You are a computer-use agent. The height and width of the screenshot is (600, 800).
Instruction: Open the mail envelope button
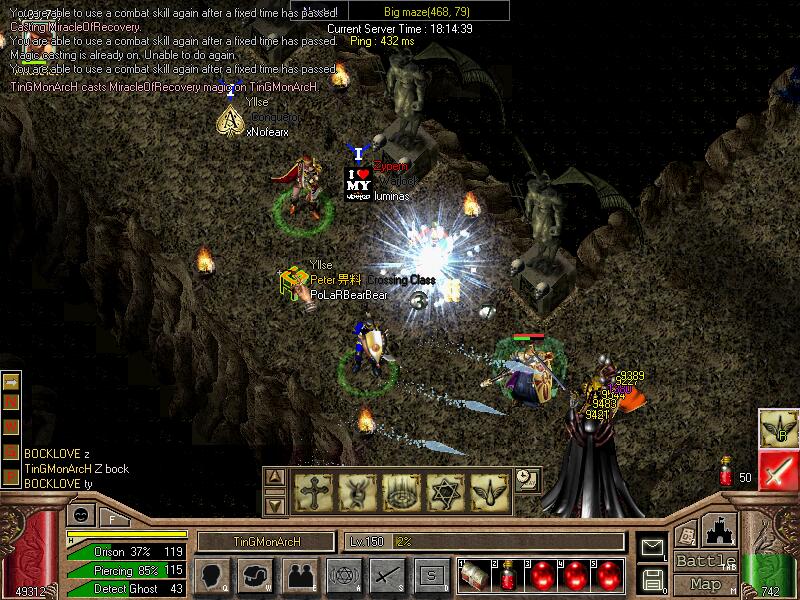point(652,547)
